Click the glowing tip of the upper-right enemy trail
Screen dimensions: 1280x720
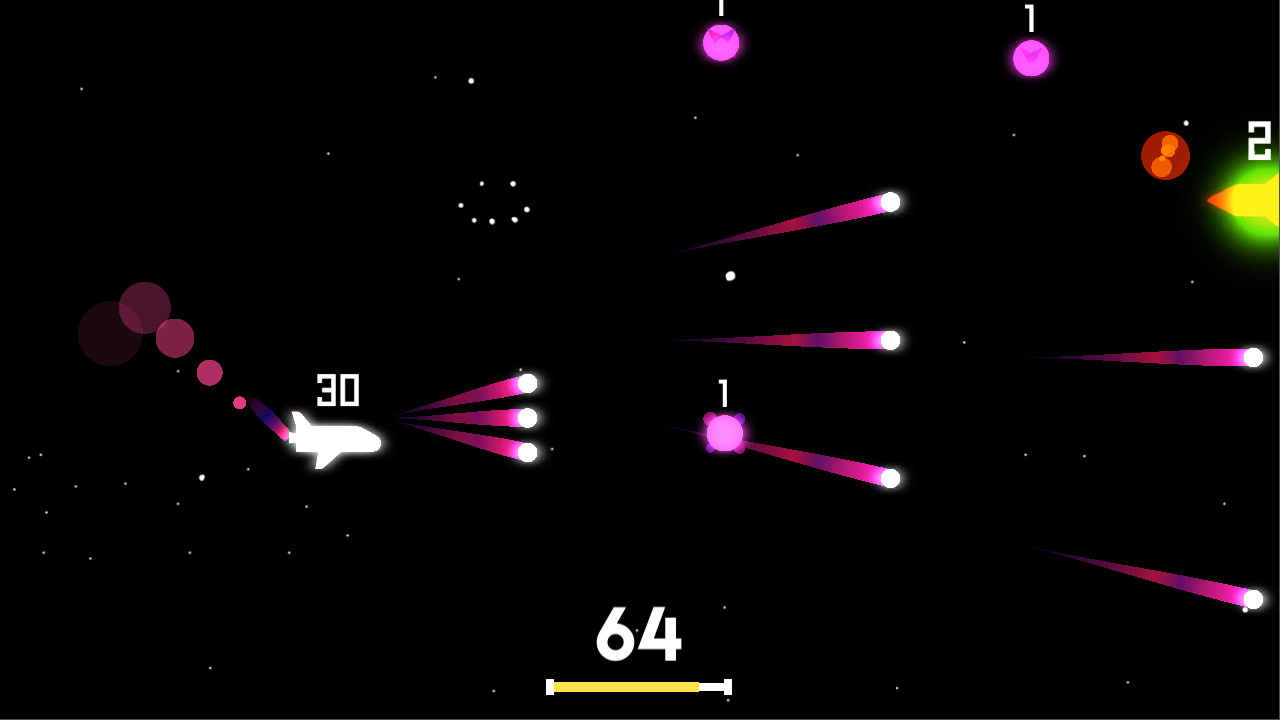coord(888,203)
